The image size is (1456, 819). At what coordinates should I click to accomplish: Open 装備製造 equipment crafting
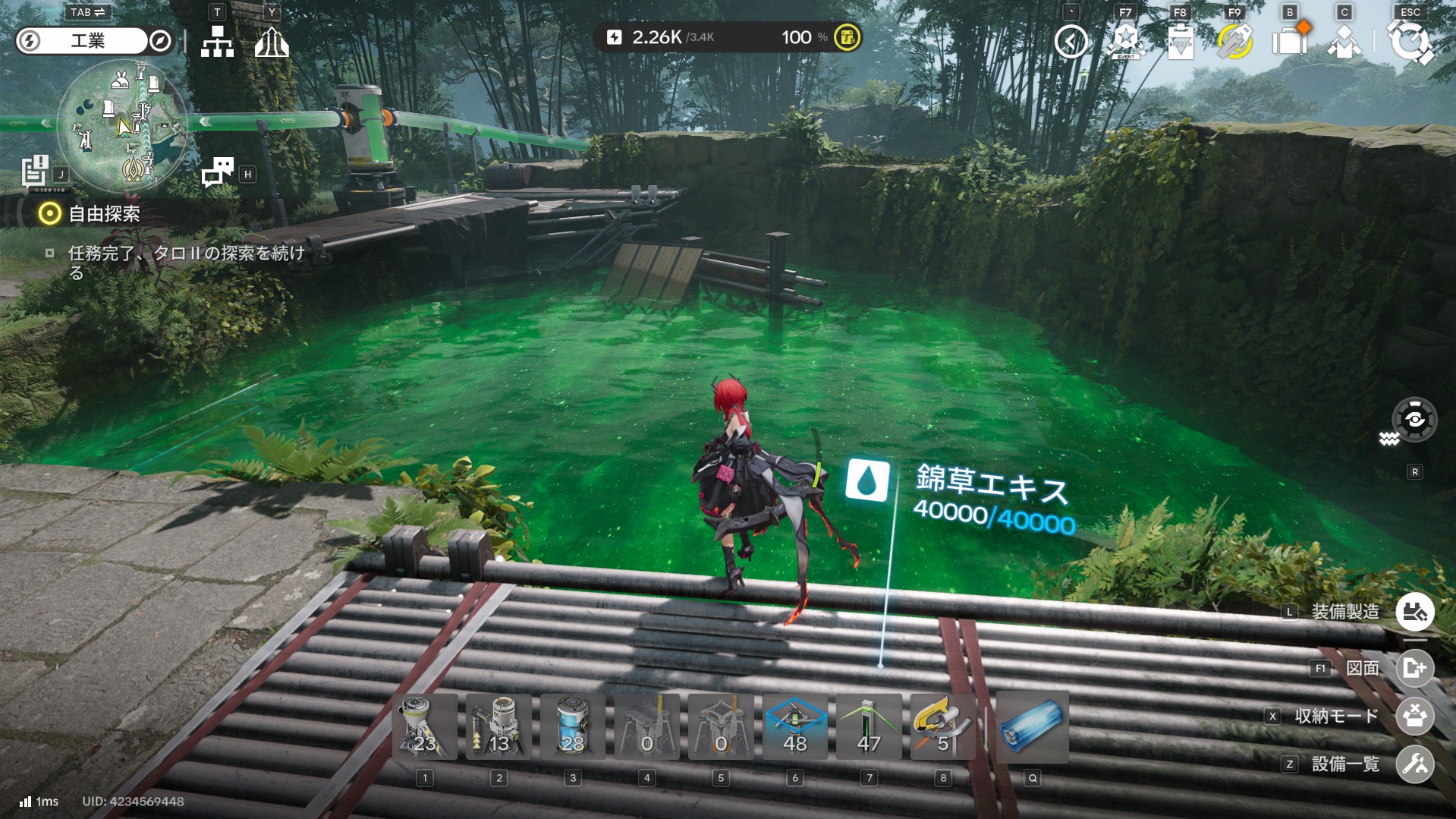pos(1414,612)
